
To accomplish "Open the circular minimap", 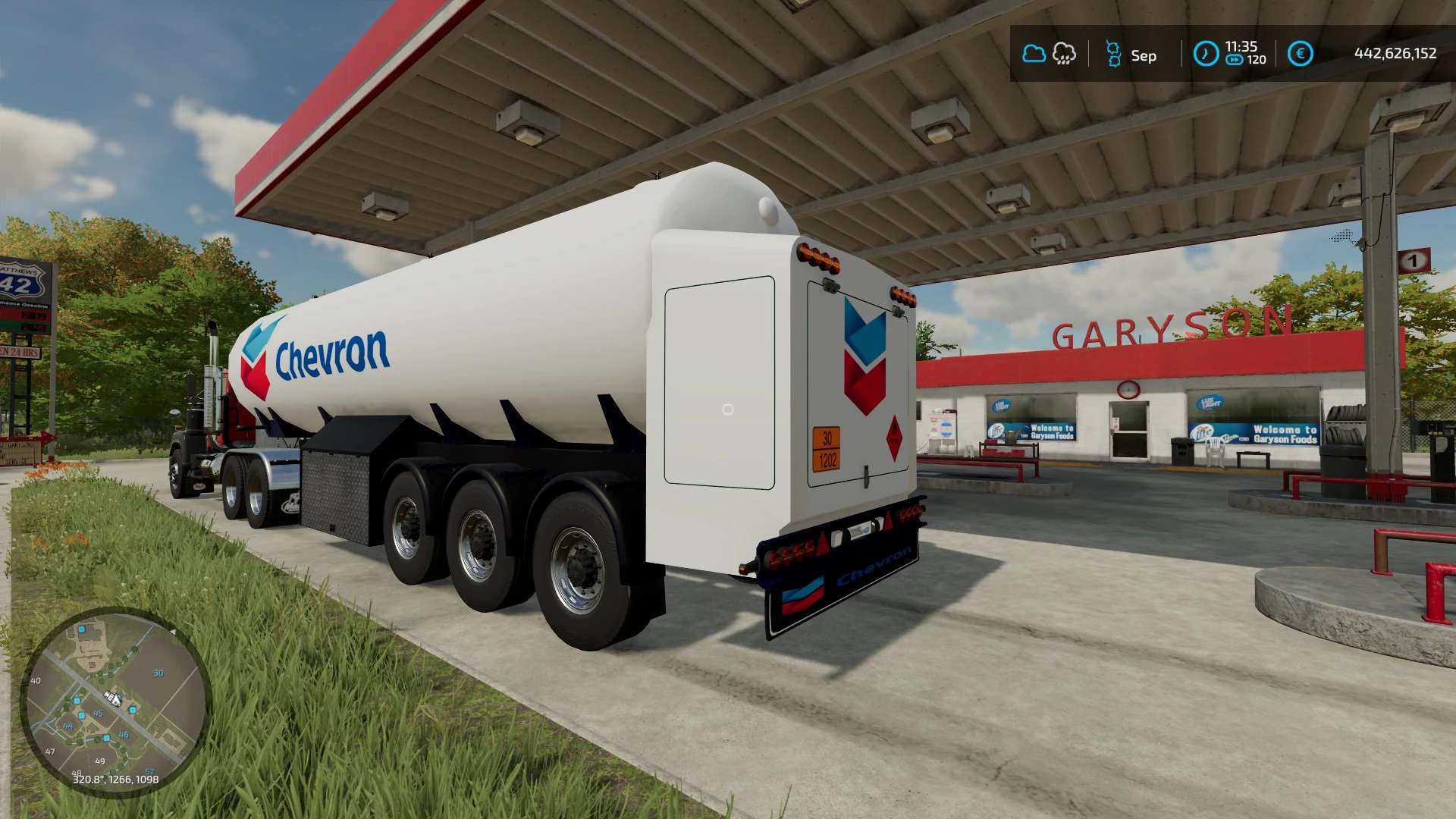I will coord(115,701).
